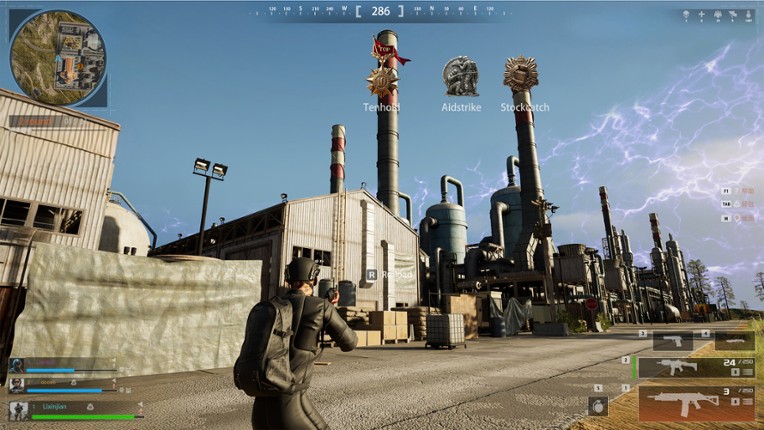
Task: Click the compass heading bar showing 286
Action: pyautogui.click(x=380, y=11)
